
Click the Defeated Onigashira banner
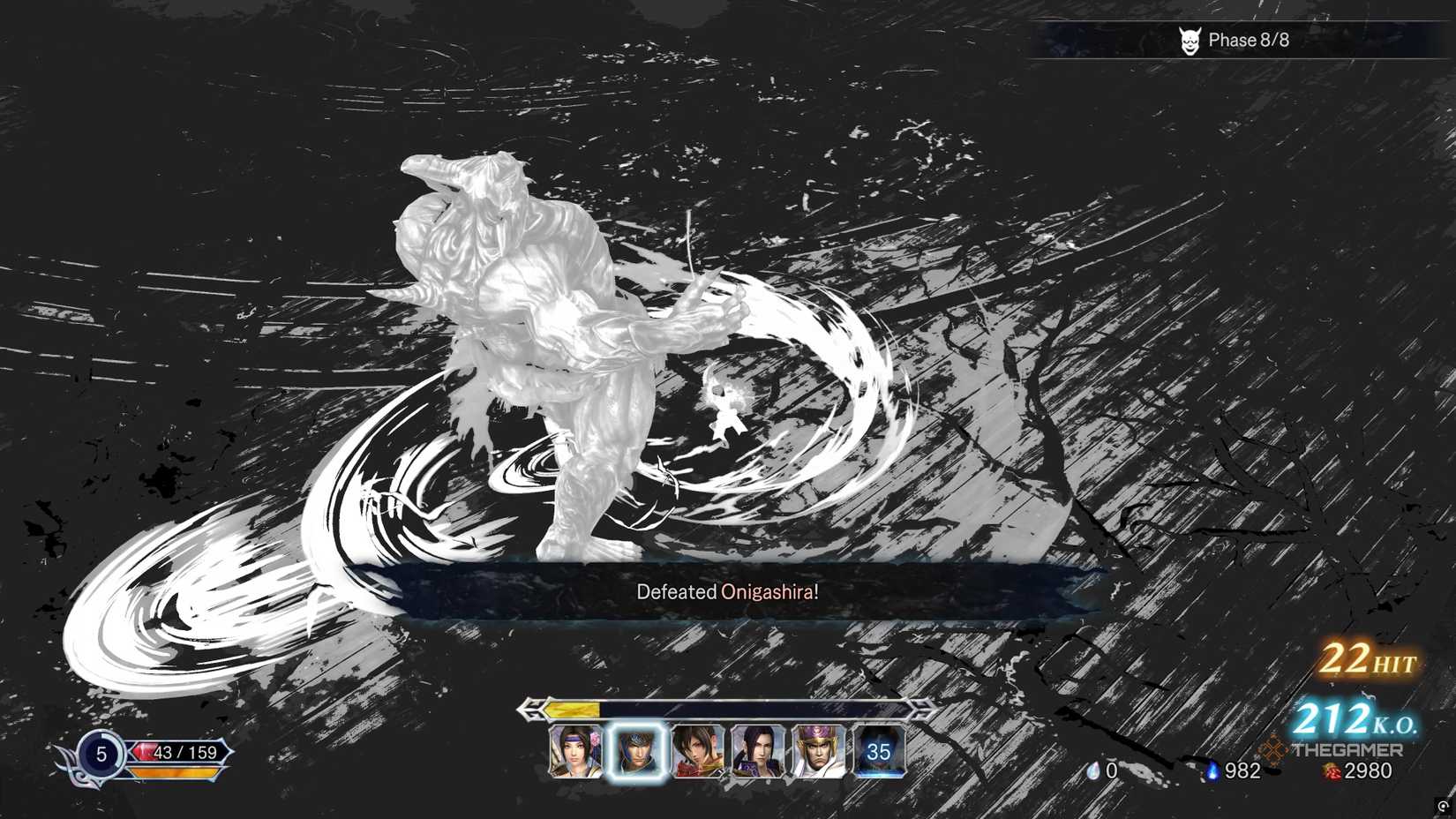click(728, 592)
